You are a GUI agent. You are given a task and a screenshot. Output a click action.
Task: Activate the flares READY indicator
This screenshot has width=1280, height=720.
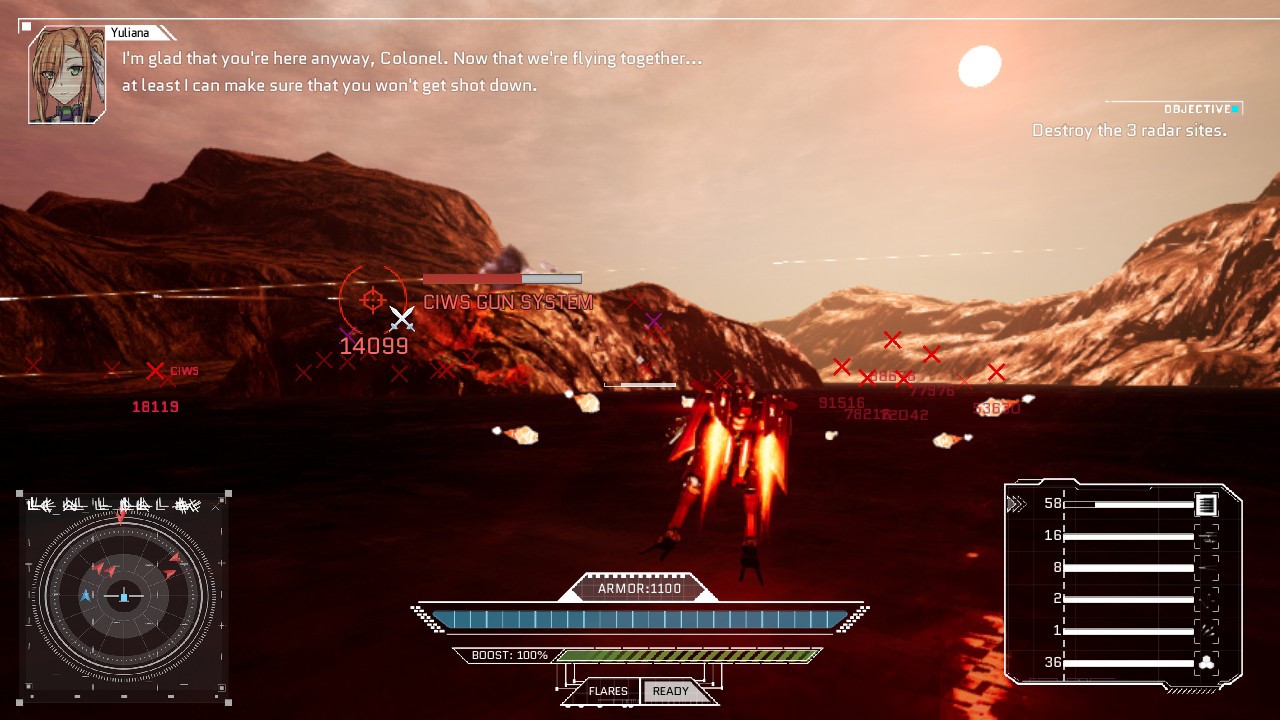pyautogui.click(x=670, y=691)
